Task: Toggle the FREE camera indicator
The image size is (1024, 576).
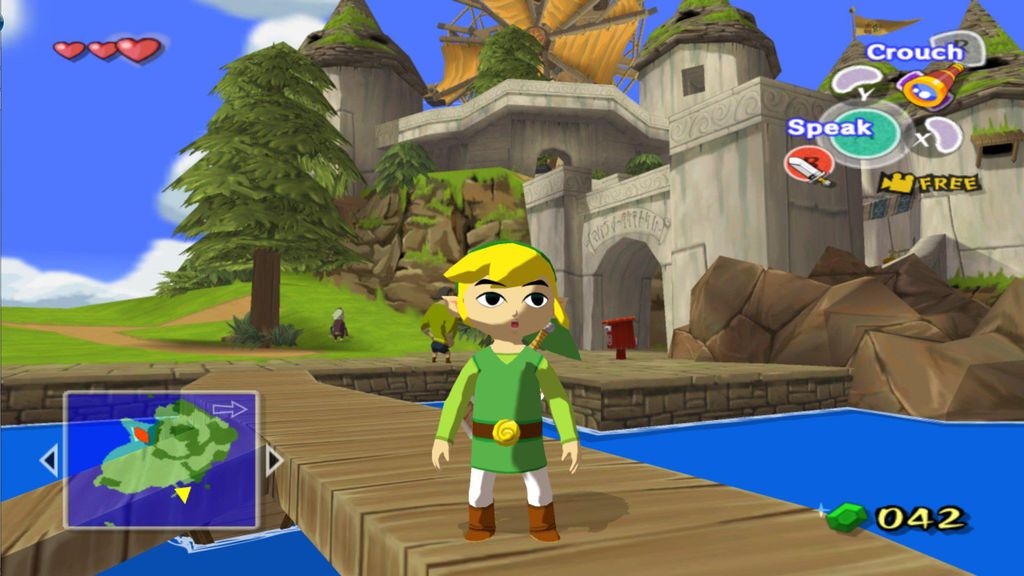Action: [930, 183]
